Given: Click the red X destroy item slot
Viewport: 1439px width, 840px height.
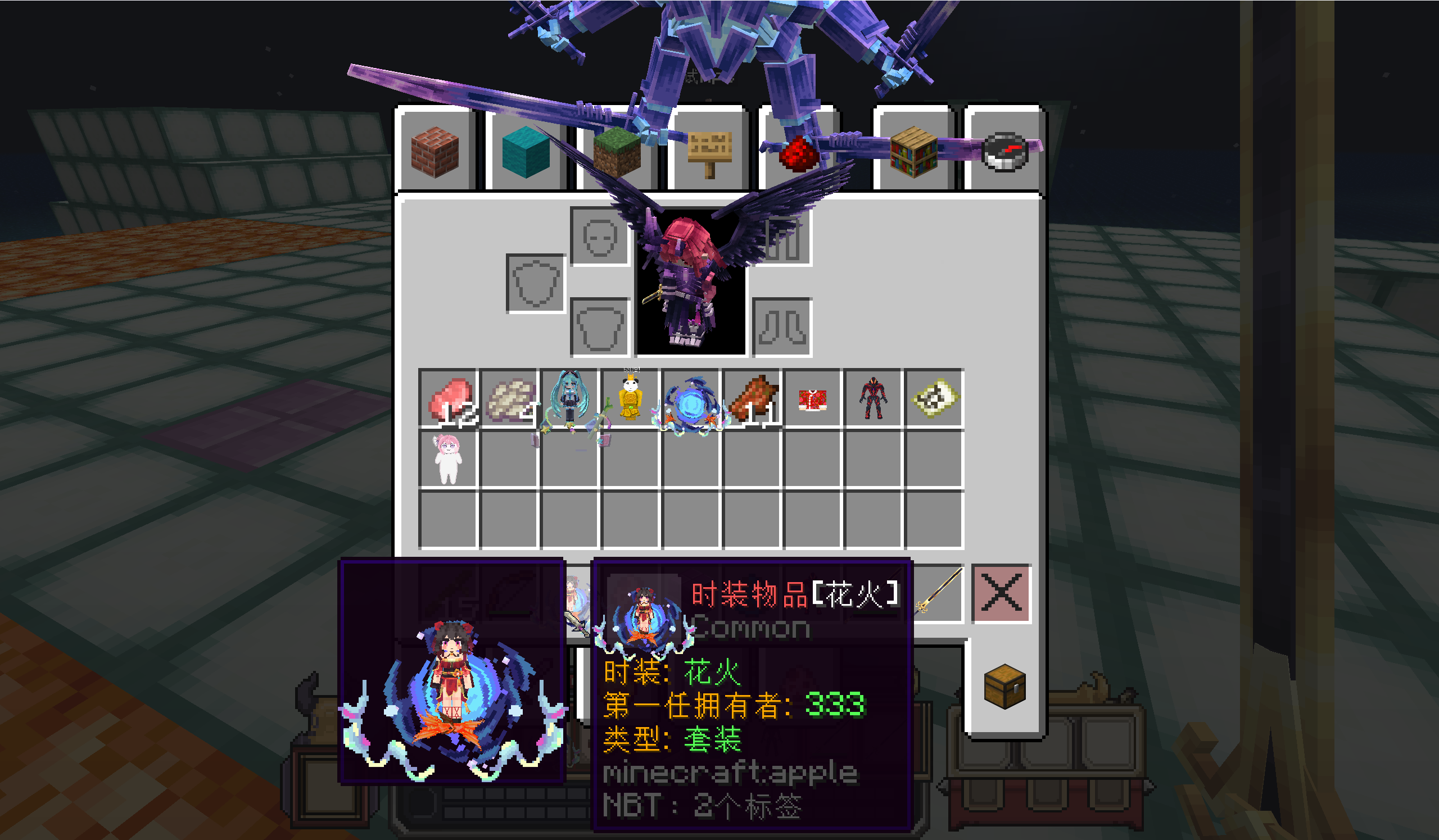Looking at the screenshot, I should [1001, 593].
